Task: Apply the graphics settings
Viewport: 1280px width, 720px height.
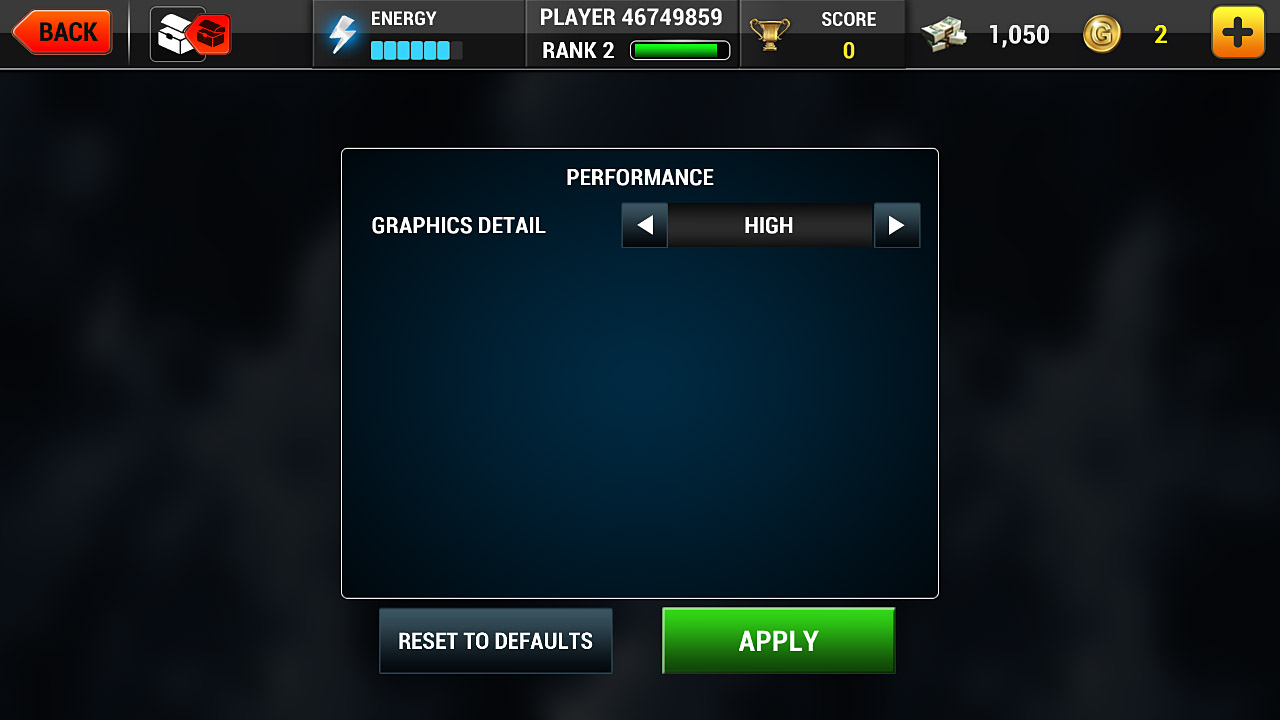Action: (778, 641)
